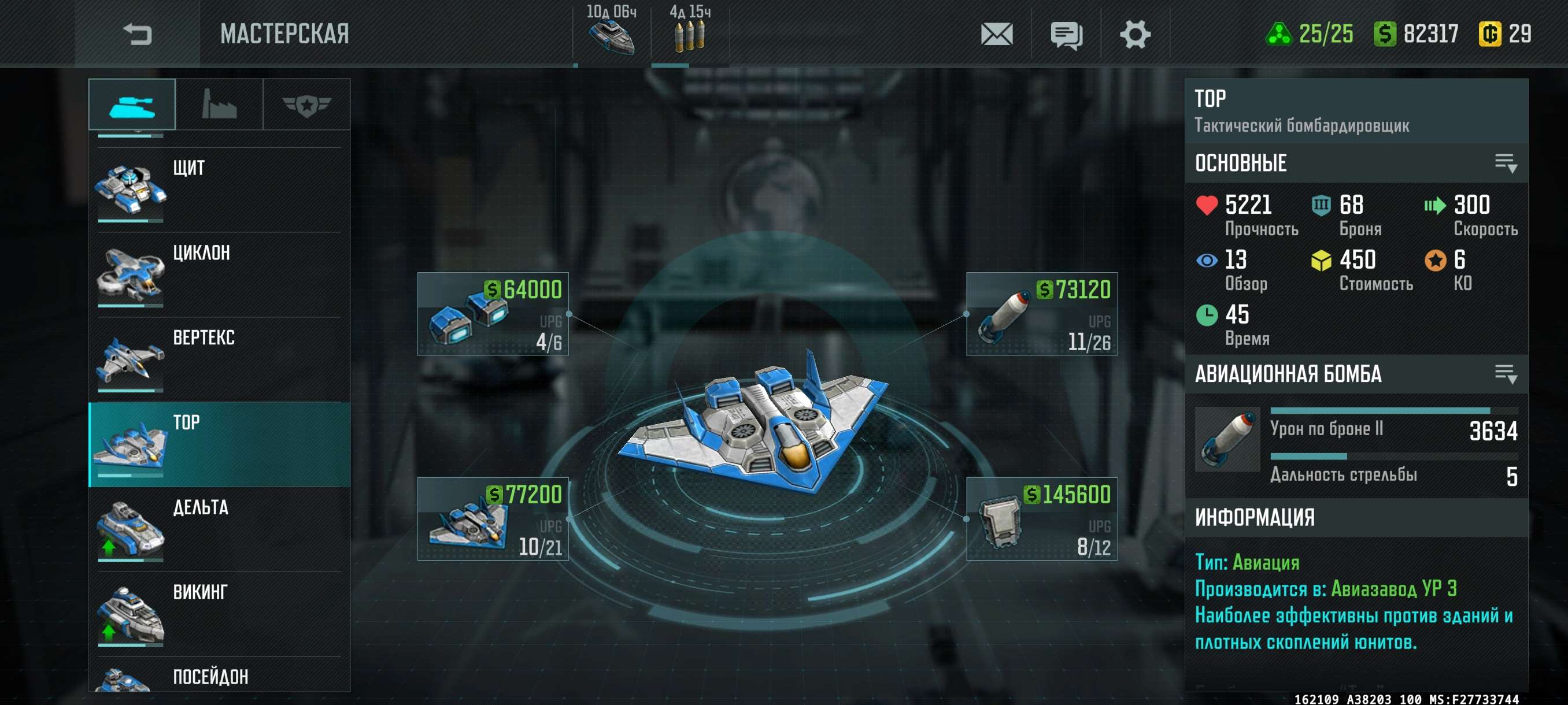
Task: Open the chat messages window
Action: [x=1066, y=34]
